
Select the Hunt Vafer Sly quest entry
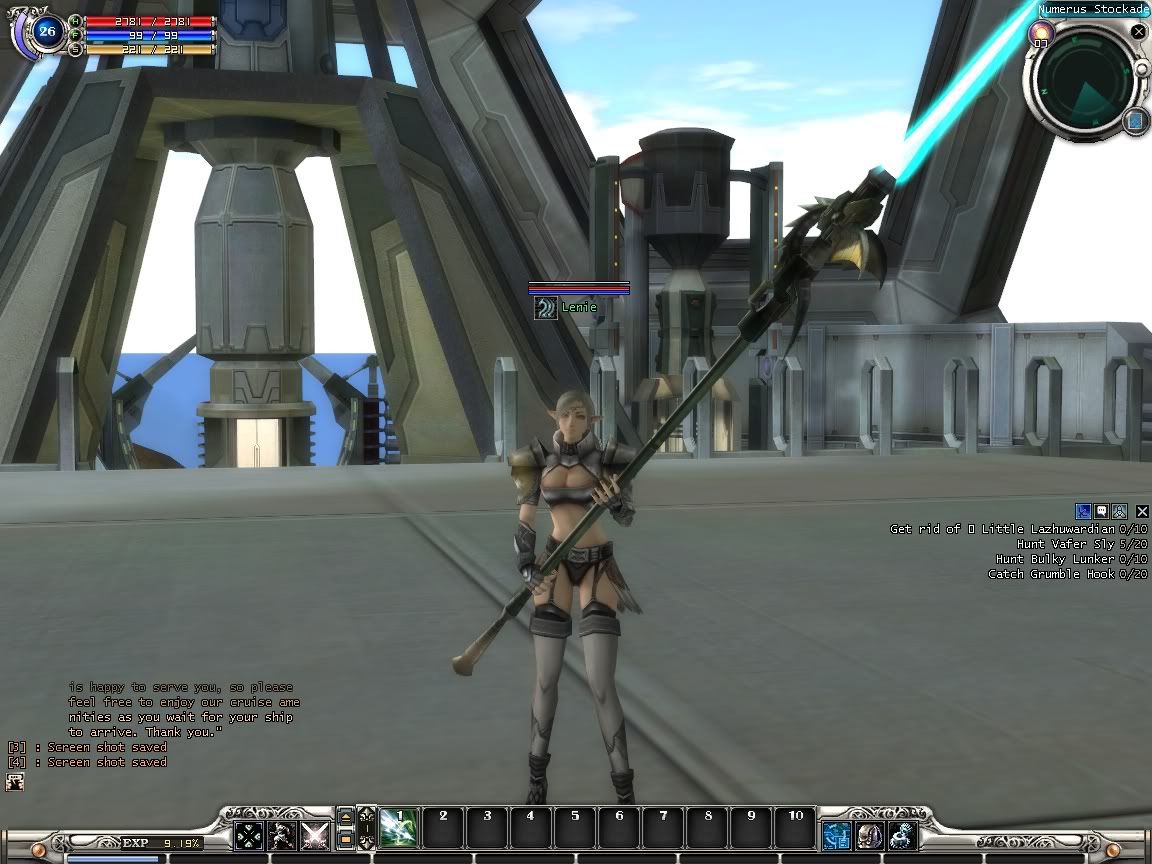click(x=1082, y=544)
